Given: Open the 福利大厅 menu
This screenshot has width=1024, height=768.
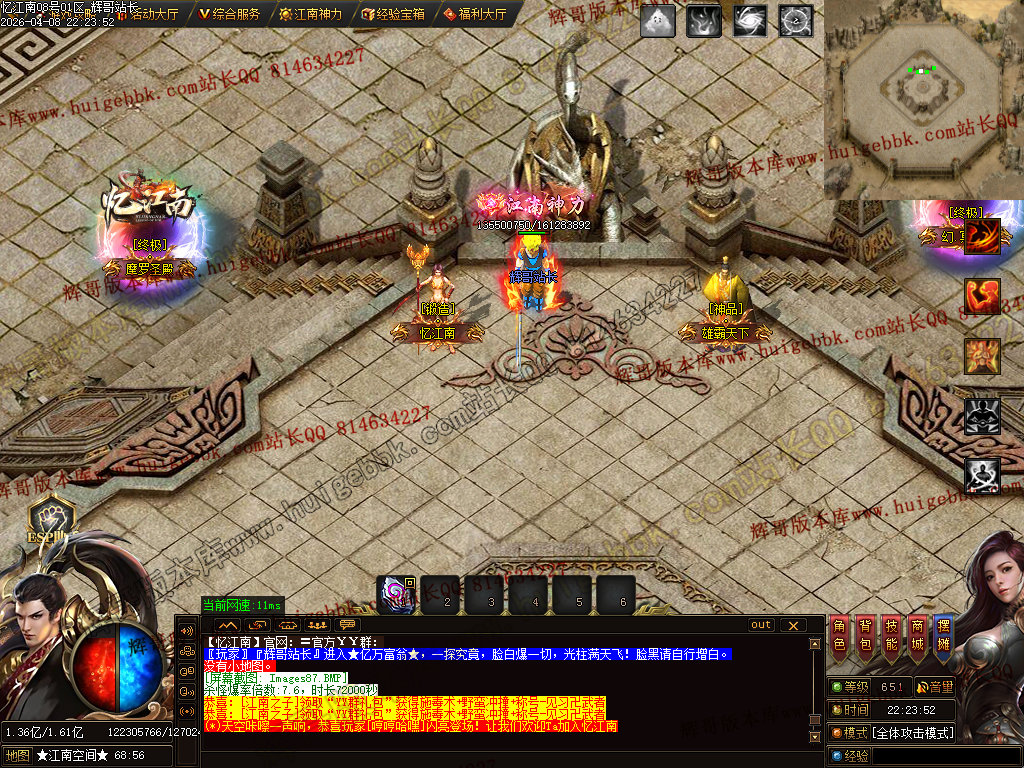Looking at the screenshot, I should [x=474, y=14].
